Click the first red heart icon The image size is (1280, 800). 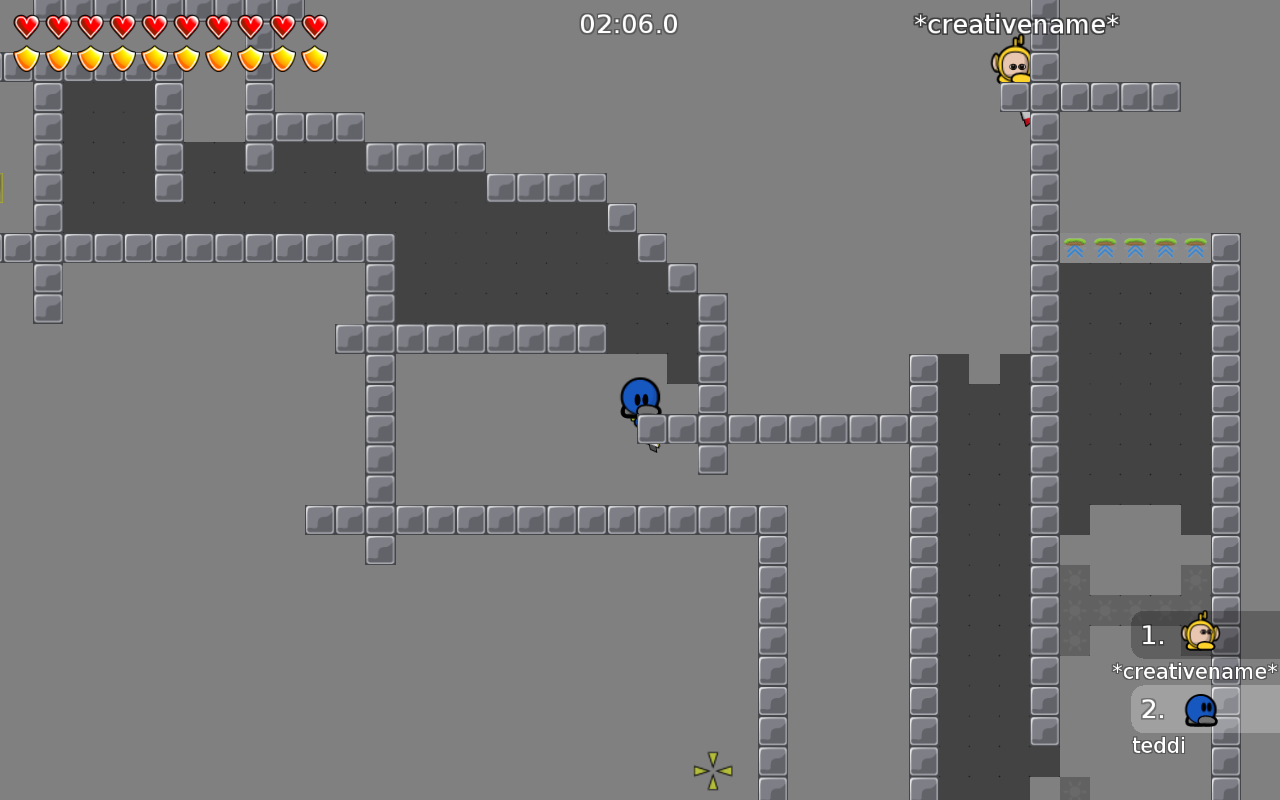(x=24, y=27)
